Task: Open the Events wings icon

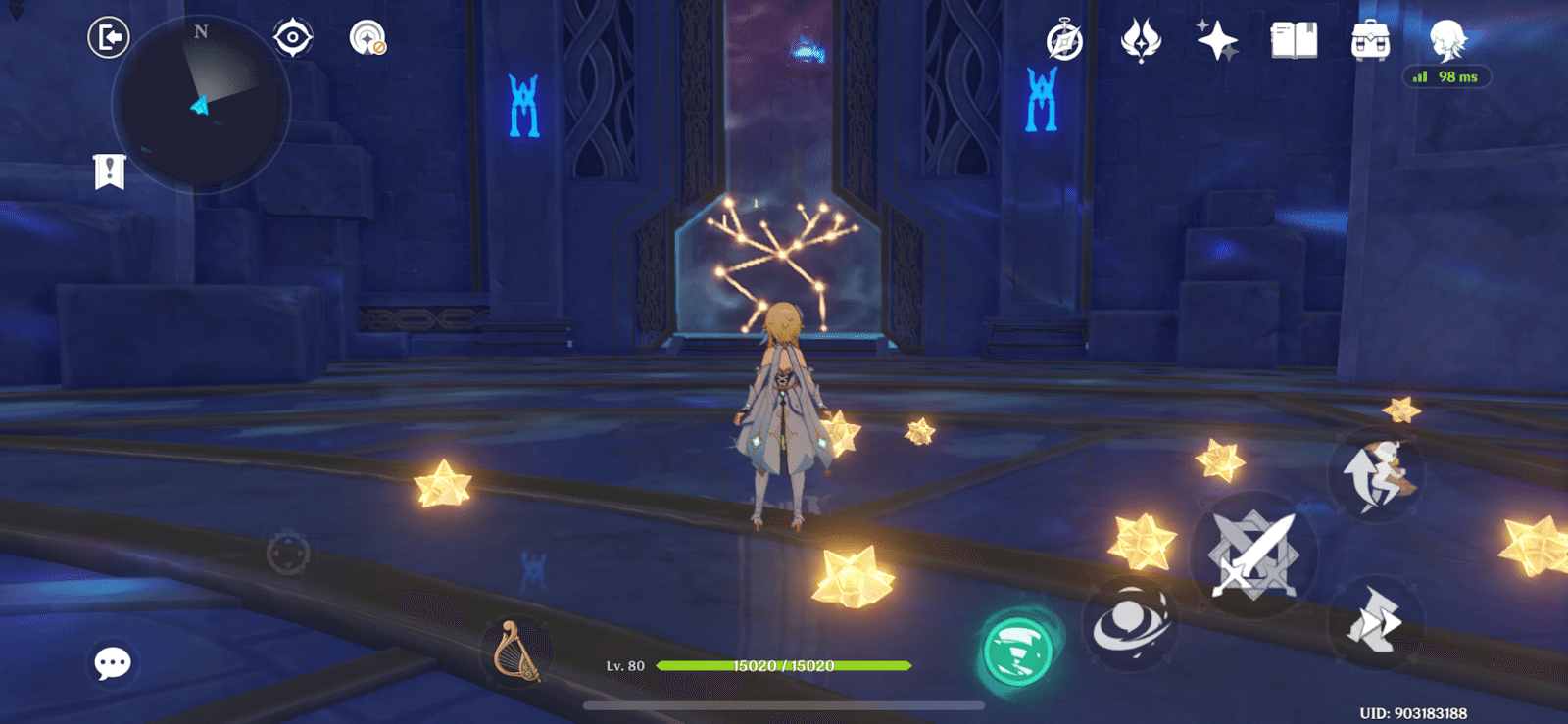Action: (x=1143, y=39)
